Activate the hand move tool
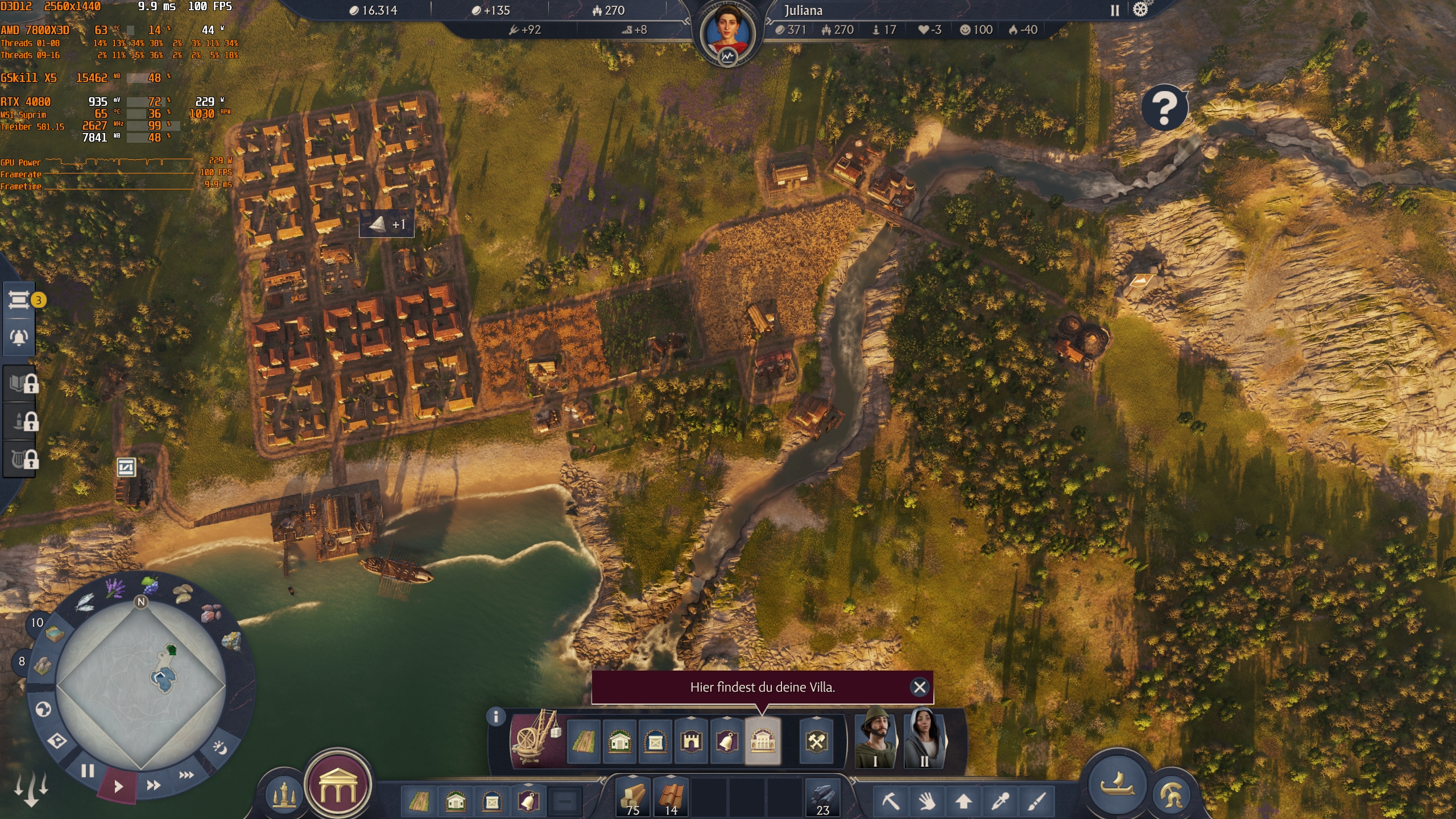 click(927, 801)
